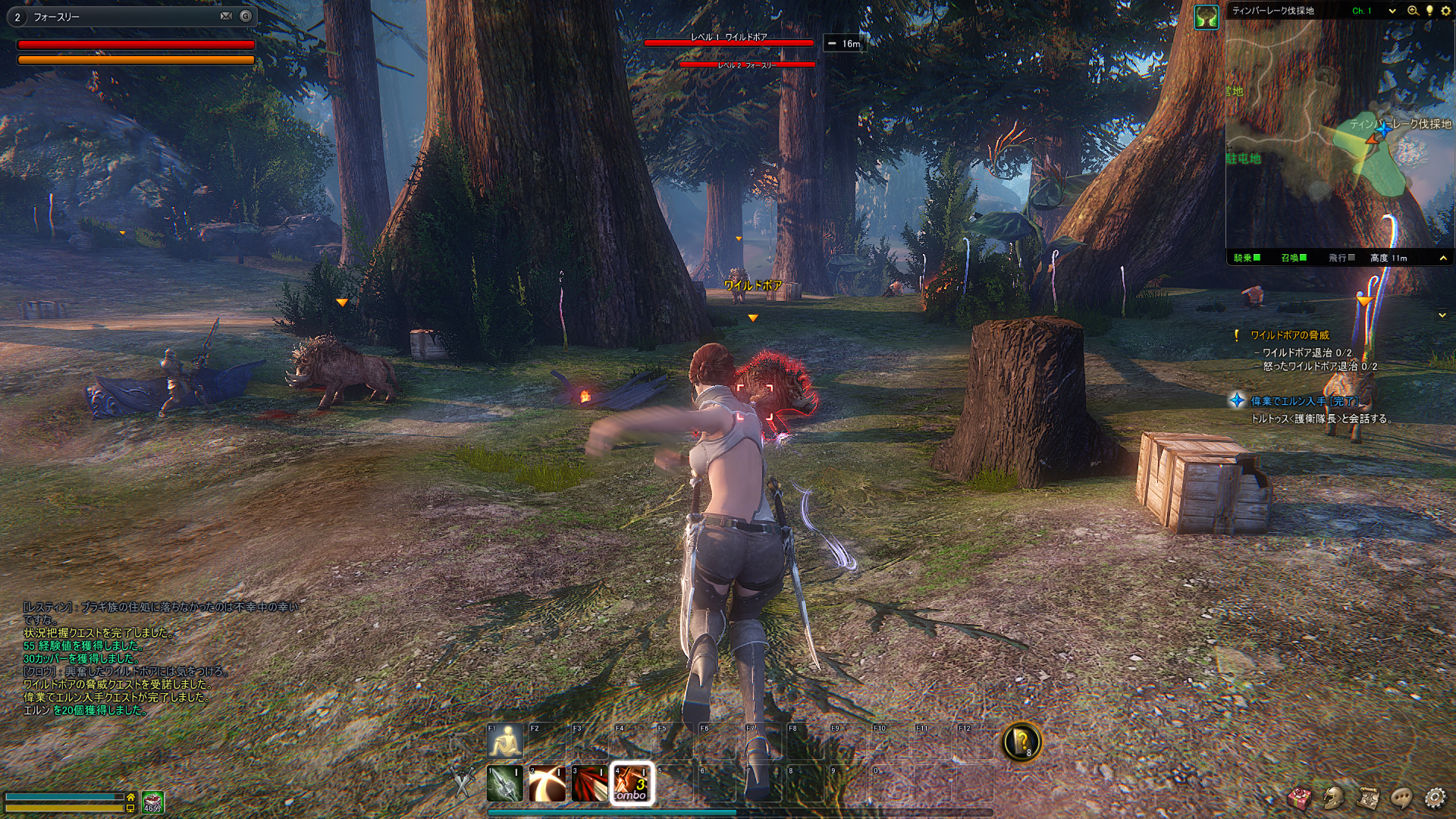Open the gear system settings menu
Screen dimensions: 1456x819
click(1435, 797)
